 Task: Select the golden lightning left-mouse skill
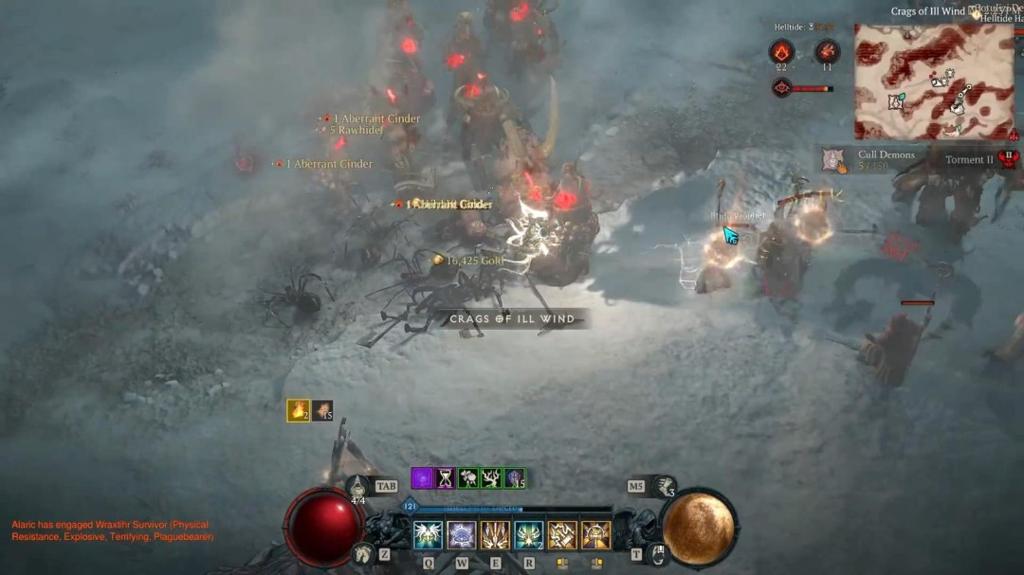click(x=562, y=536)
